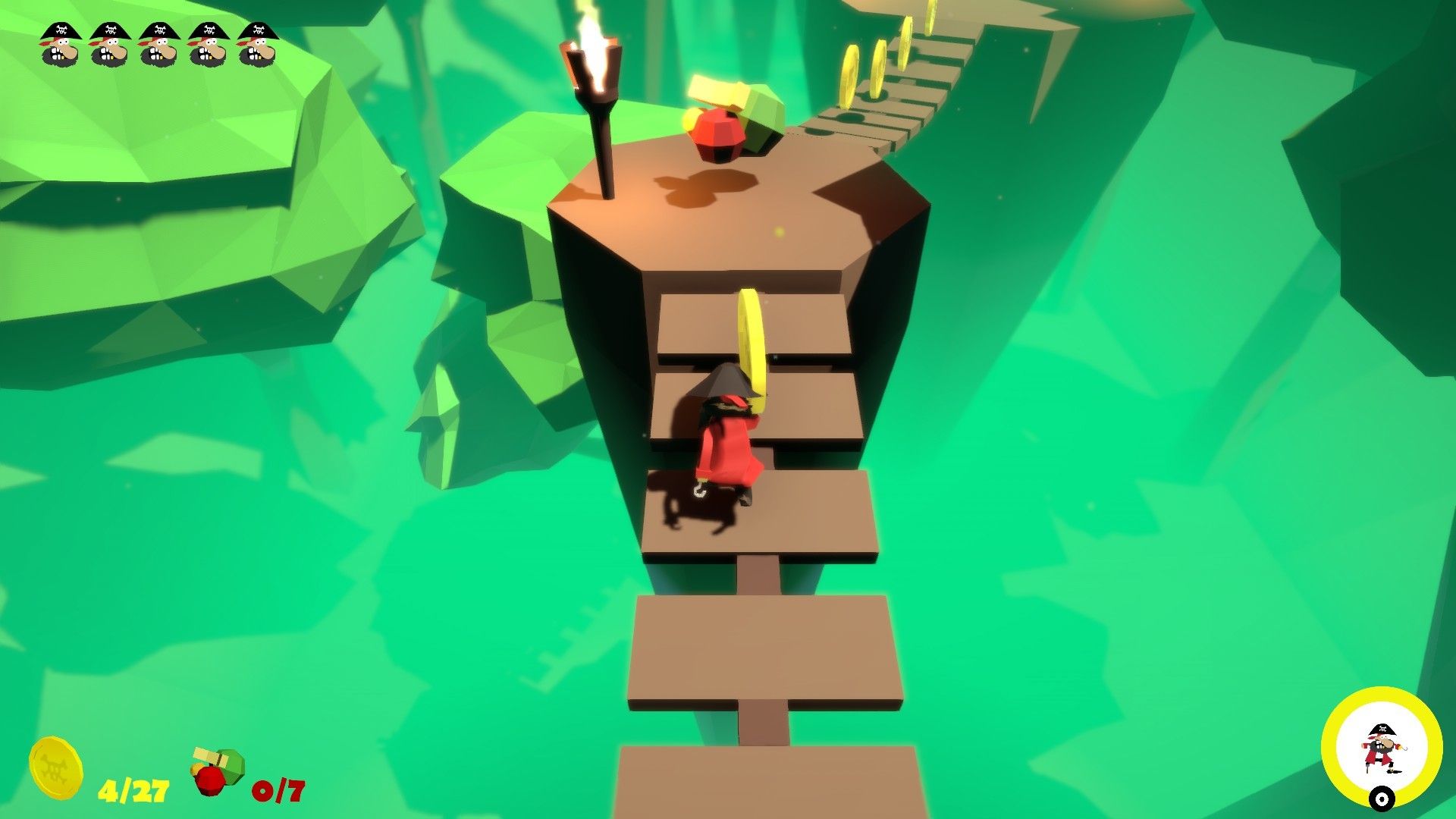Select the second pirate head in the lives row
The height and width of the screenshot is (819, 1456).
(x=108, y=42)
